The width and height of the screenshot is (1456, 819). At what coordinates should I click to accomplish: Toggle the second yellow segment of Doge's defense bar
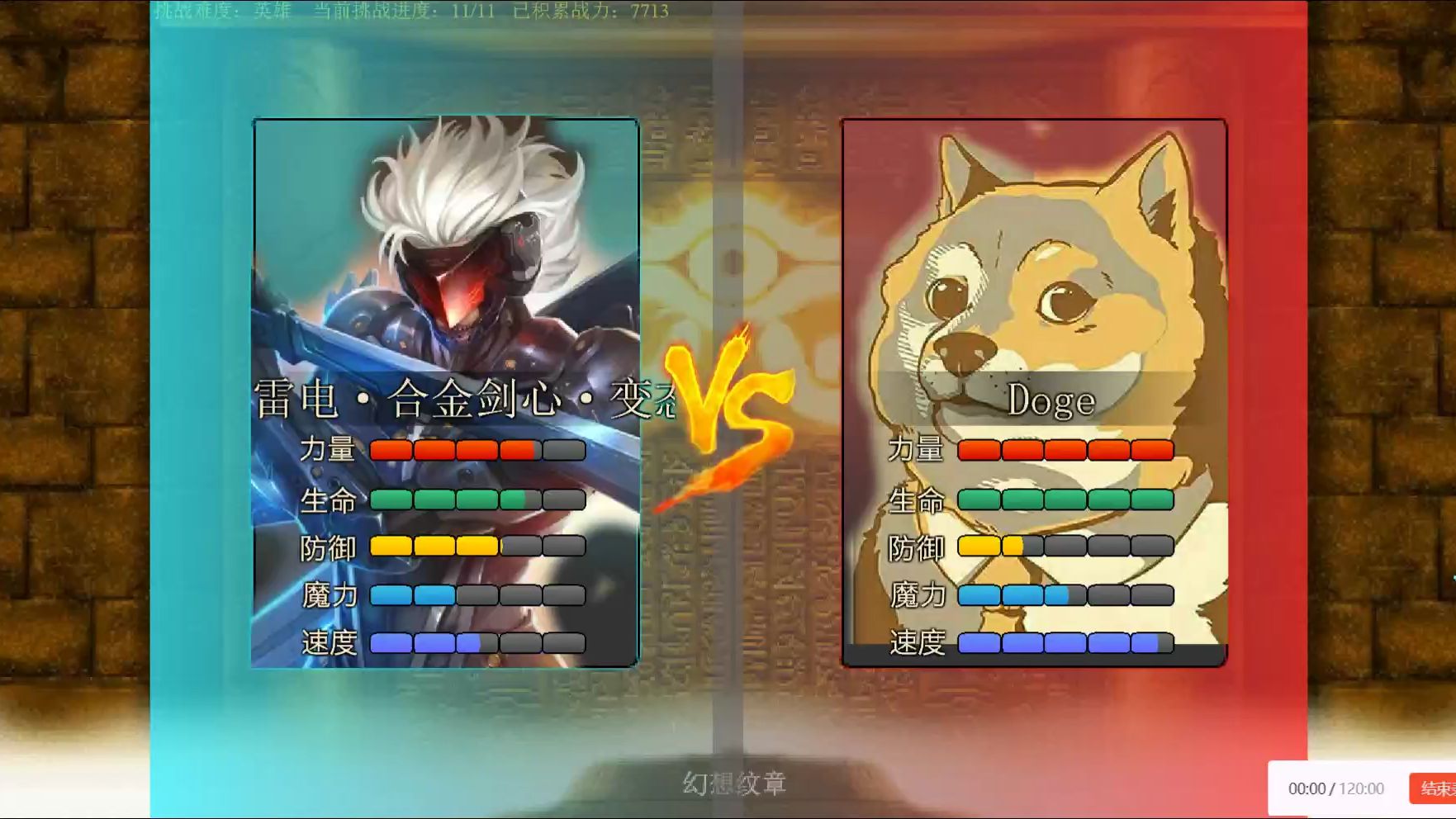[x=1015, y=546]
